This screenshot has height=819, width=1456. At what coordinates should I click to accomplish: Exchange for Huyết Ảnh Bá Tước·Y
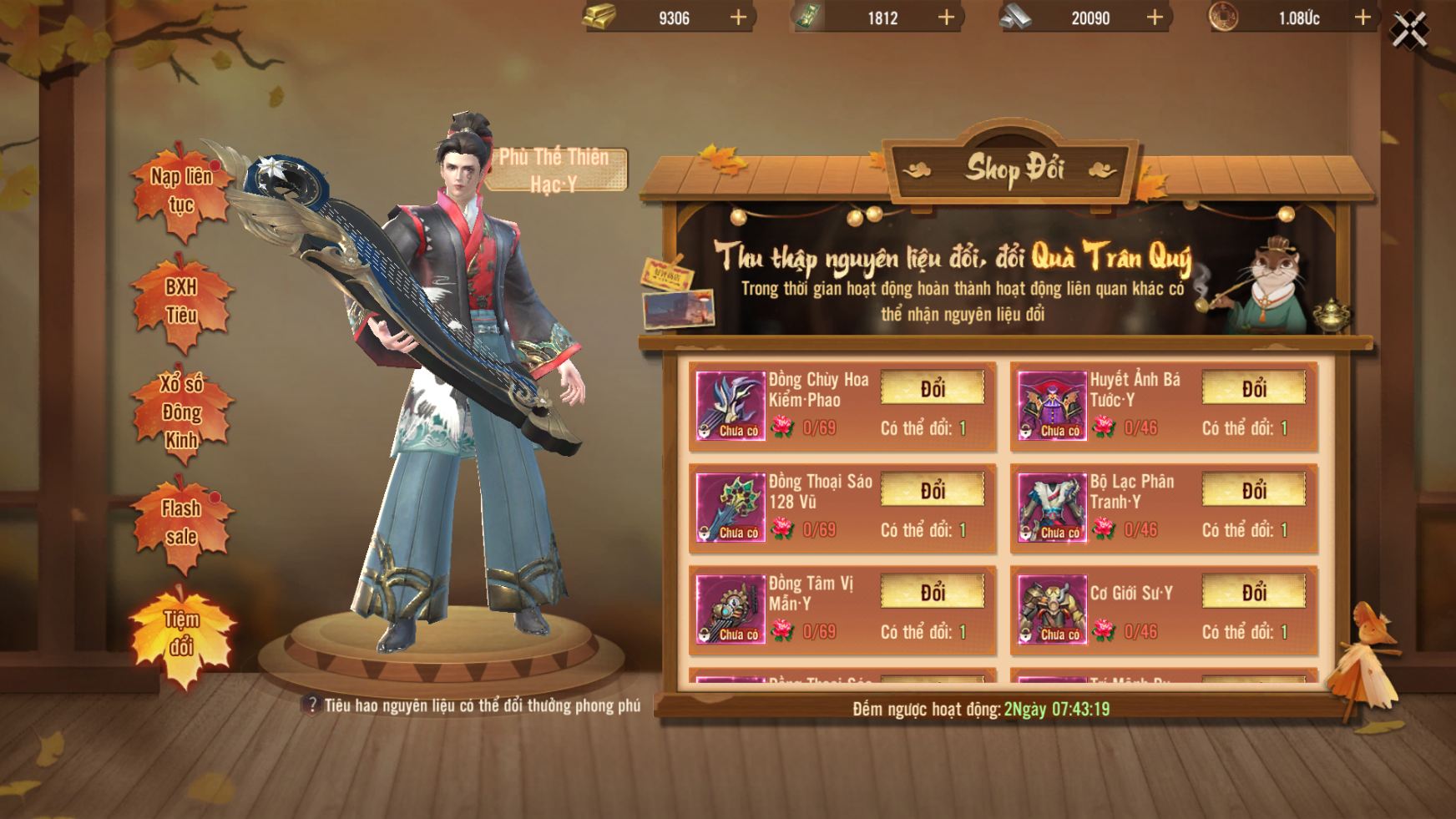point(1253,389)
